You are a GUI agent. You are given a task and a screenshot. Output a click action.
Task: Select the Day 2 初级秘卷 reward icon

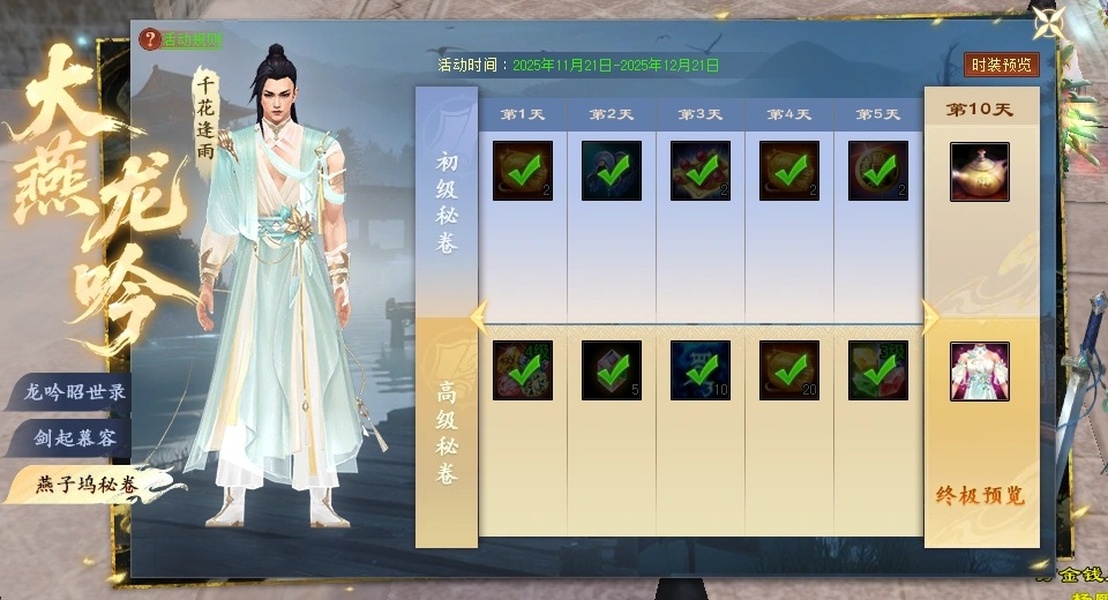611,171
